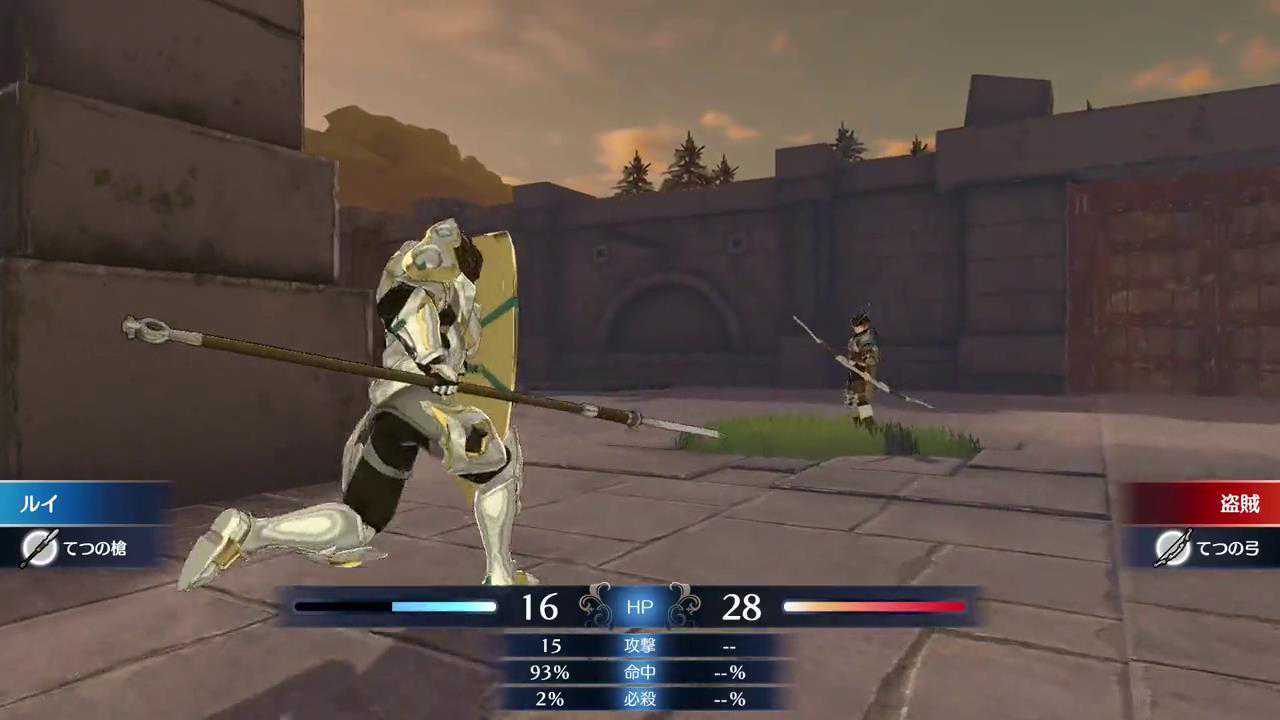
Task: Click the 盗賊 enemy name panel
Action: tap(1200, 503)
